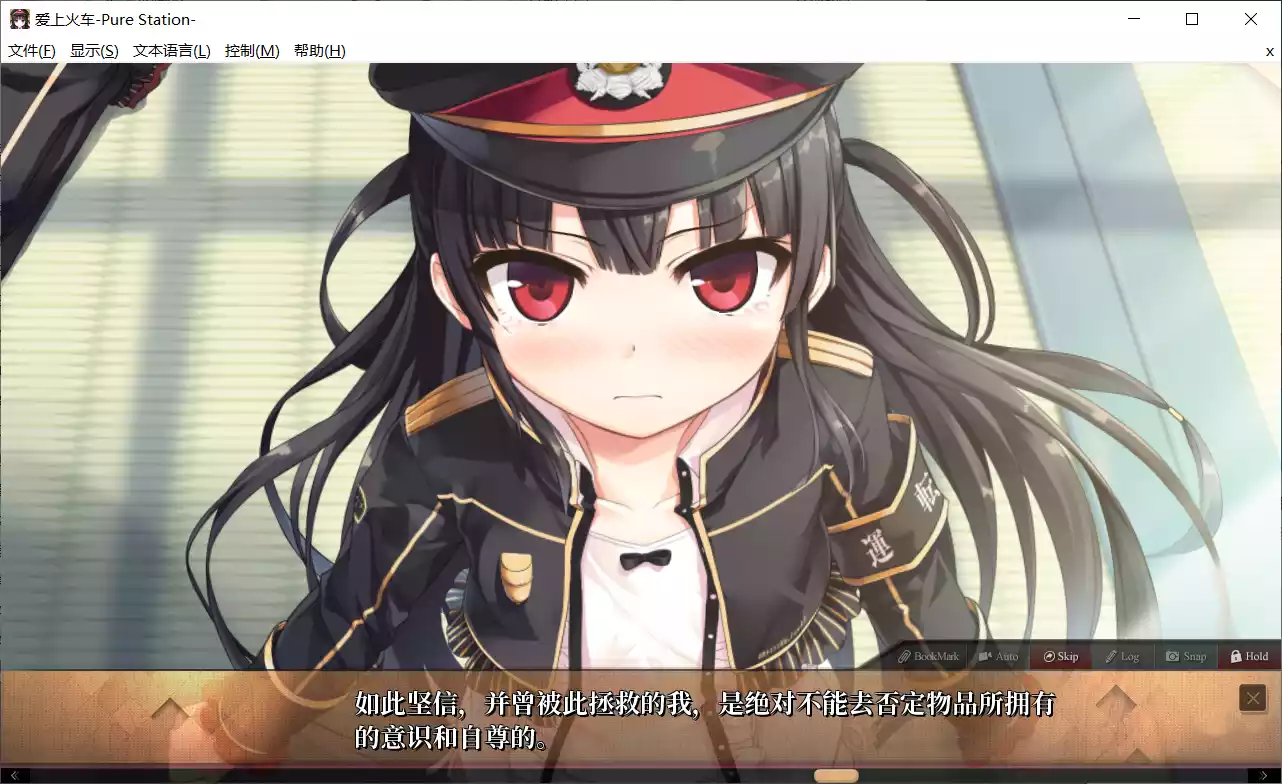
Task: Activate the Hold lock function
Action: (1247, 656)
